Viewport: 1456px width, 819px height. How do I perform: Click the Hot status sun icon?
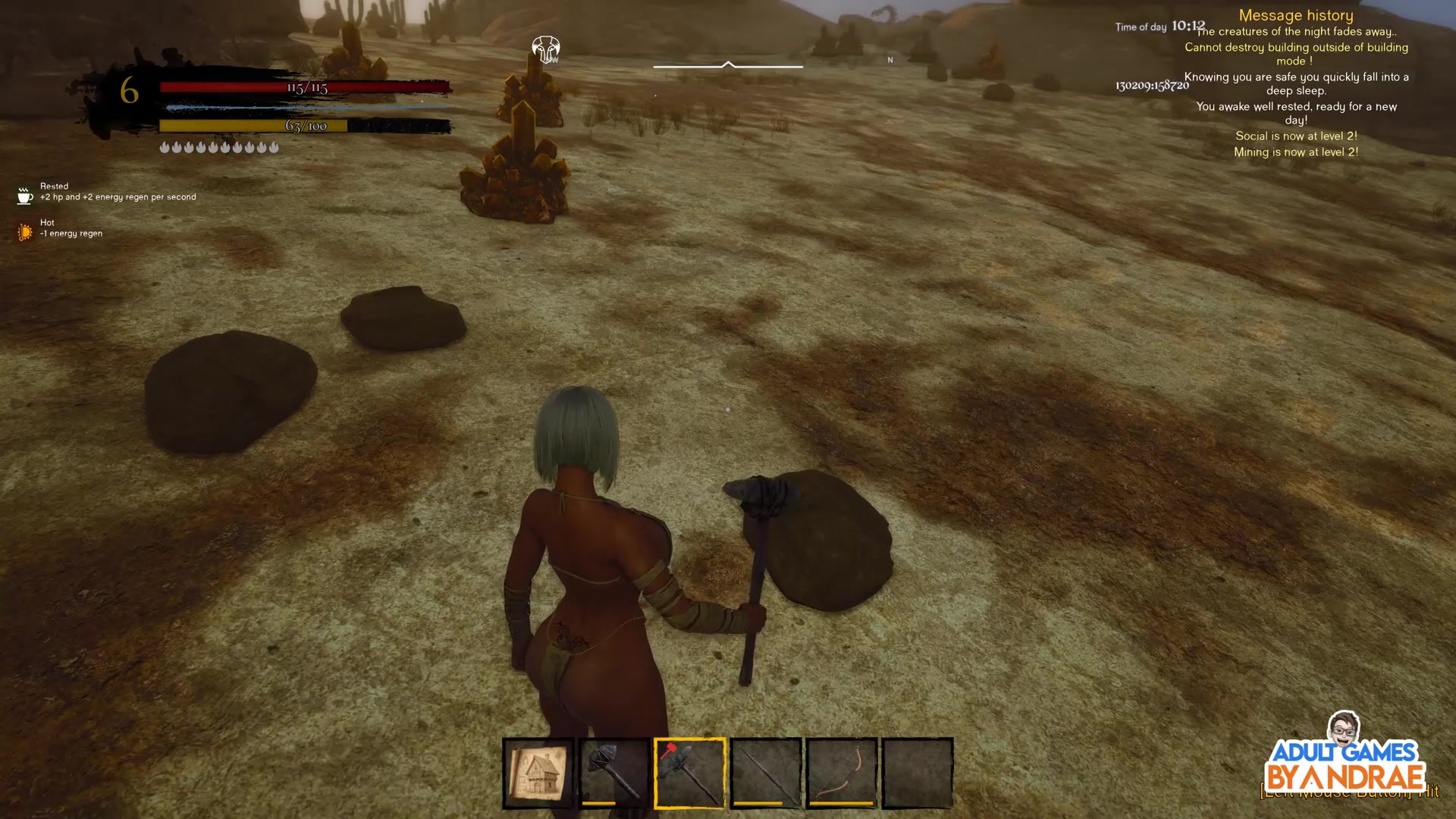pos(25,232)
